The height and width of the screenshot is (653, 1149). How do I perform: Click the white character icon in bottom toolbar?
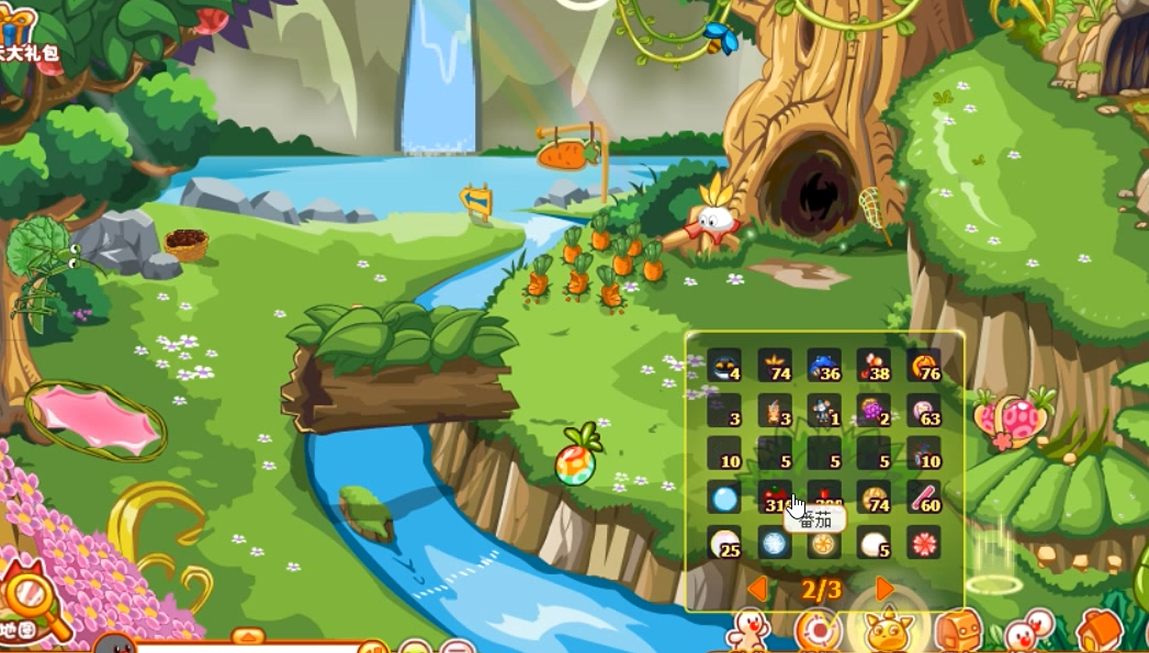(x=748, y=632)
